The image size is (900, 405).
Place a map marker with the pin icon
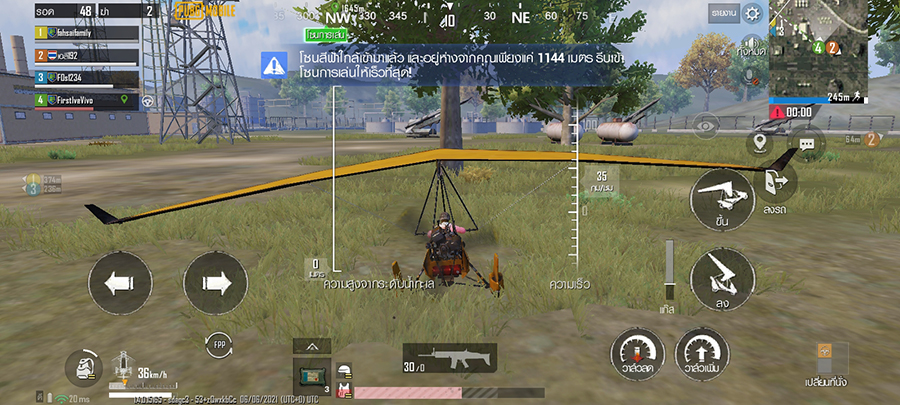[760, 142]
